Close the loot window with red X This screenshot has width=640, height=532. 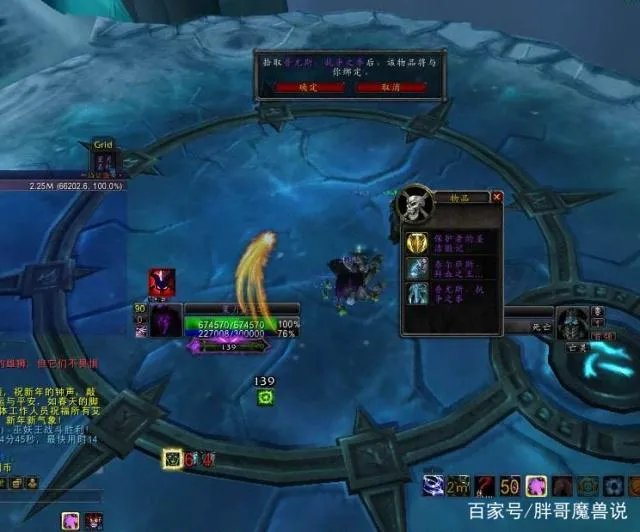click(x=497, y=198)
